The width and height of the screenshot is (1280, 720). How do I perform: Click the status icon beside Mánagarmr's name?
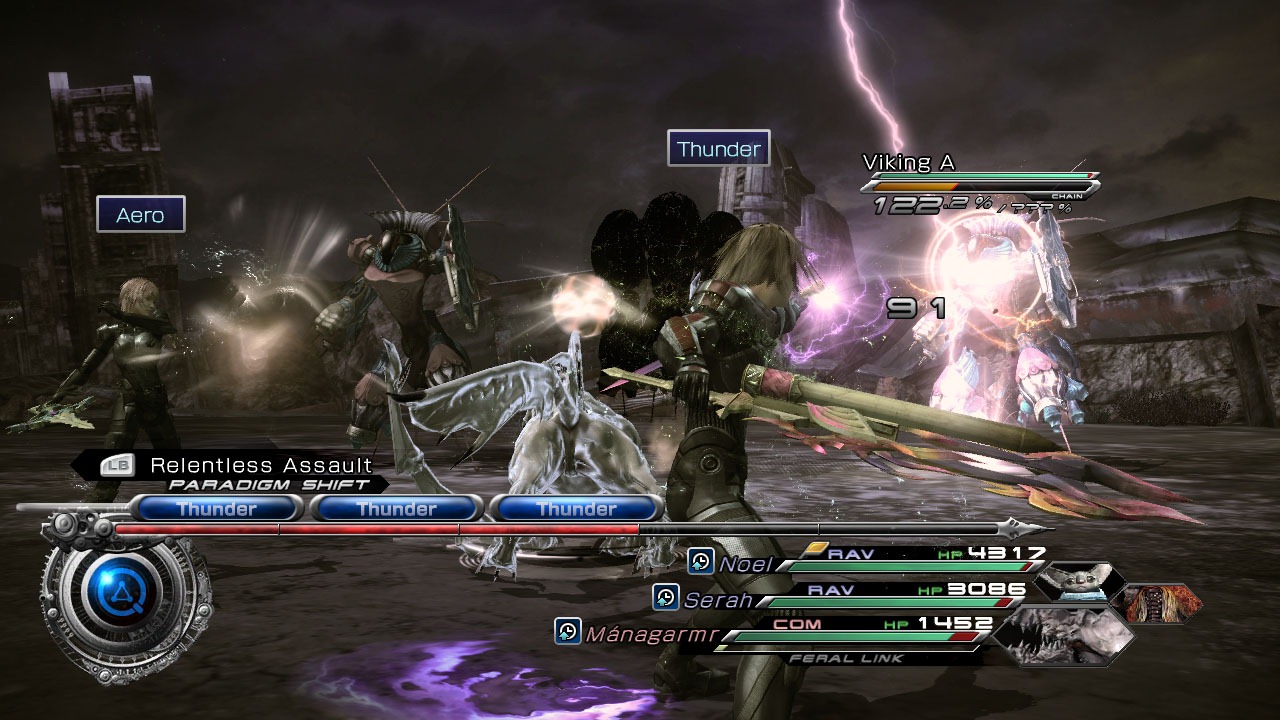(x=568, y=631)
